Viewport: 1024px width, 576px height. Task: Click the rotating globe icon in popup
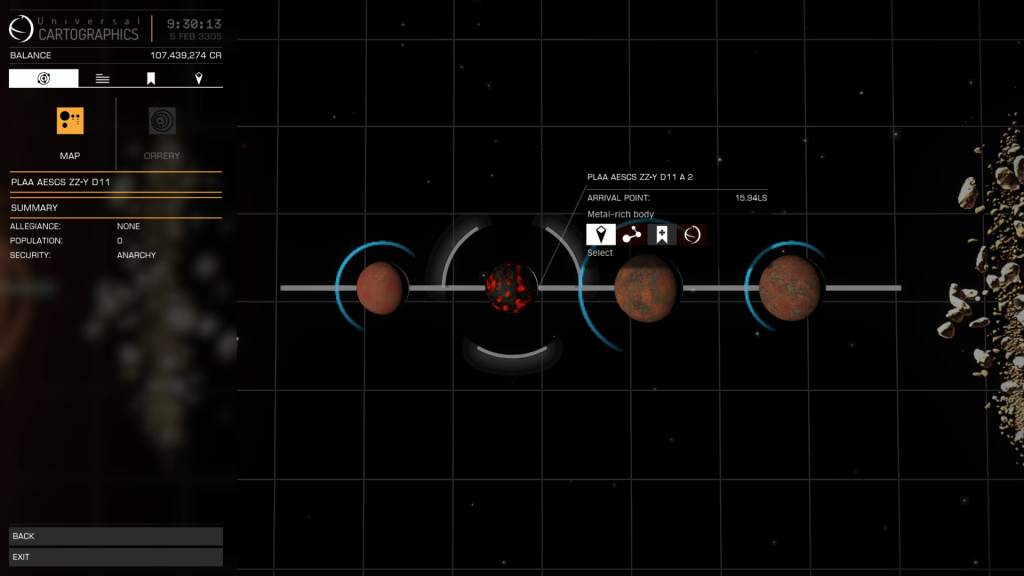(x=692, y=235)
